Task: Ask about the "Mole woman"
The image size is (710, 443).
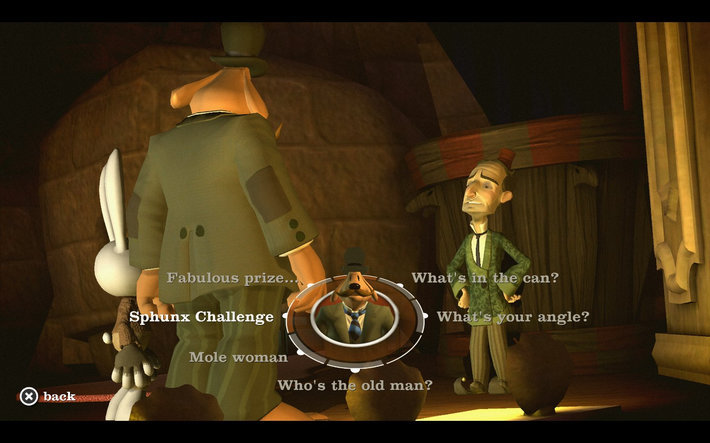Action: [x=238, y=356]
